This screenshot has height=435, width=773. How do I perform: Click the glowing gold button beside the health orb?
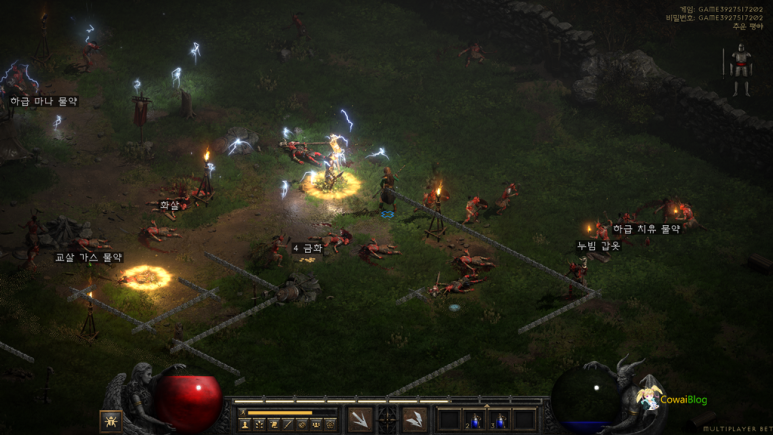coord(111,421)
